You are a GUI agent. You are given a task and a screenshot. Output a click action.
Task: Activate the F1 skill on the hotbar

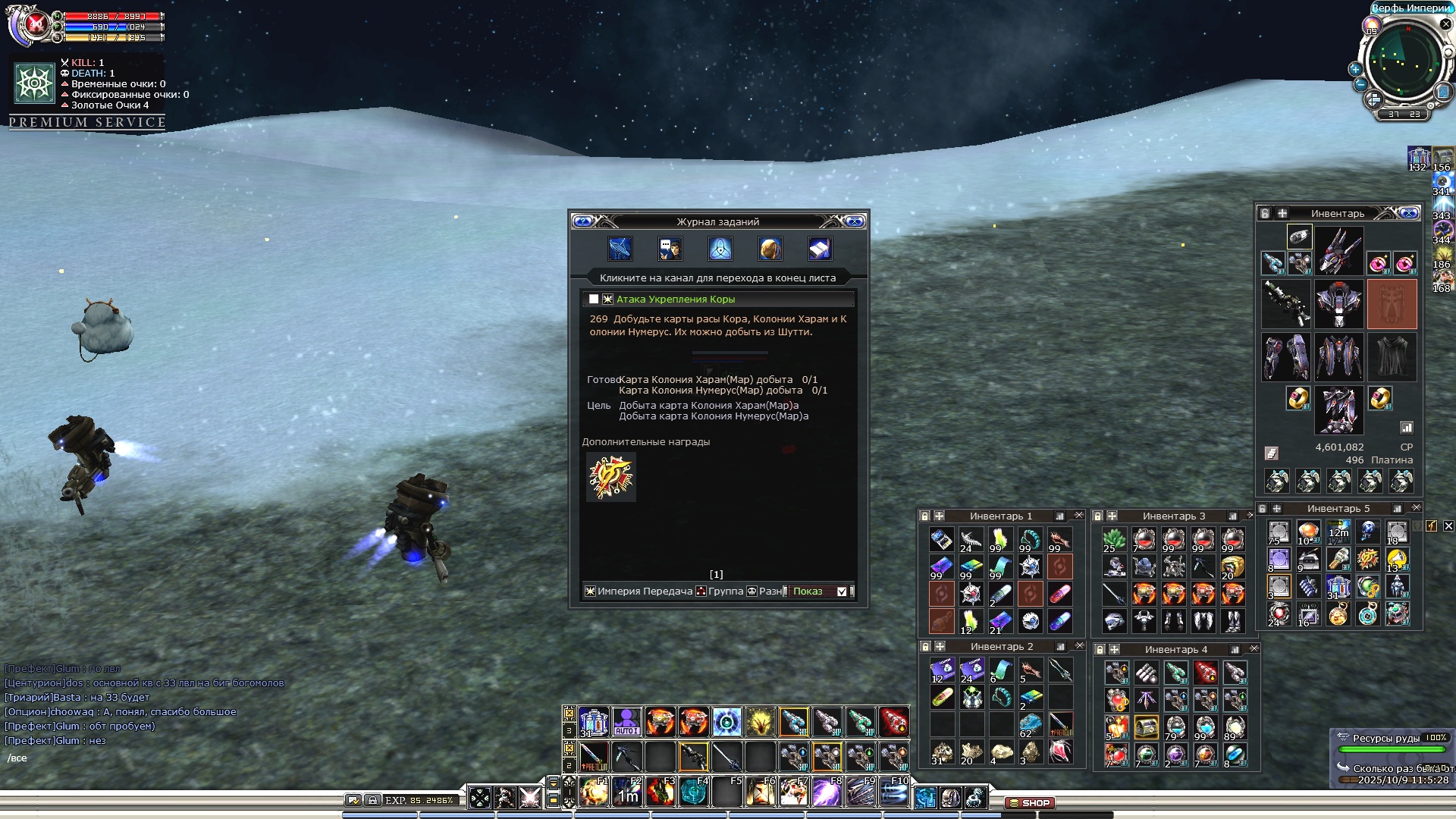coord(594,792)
